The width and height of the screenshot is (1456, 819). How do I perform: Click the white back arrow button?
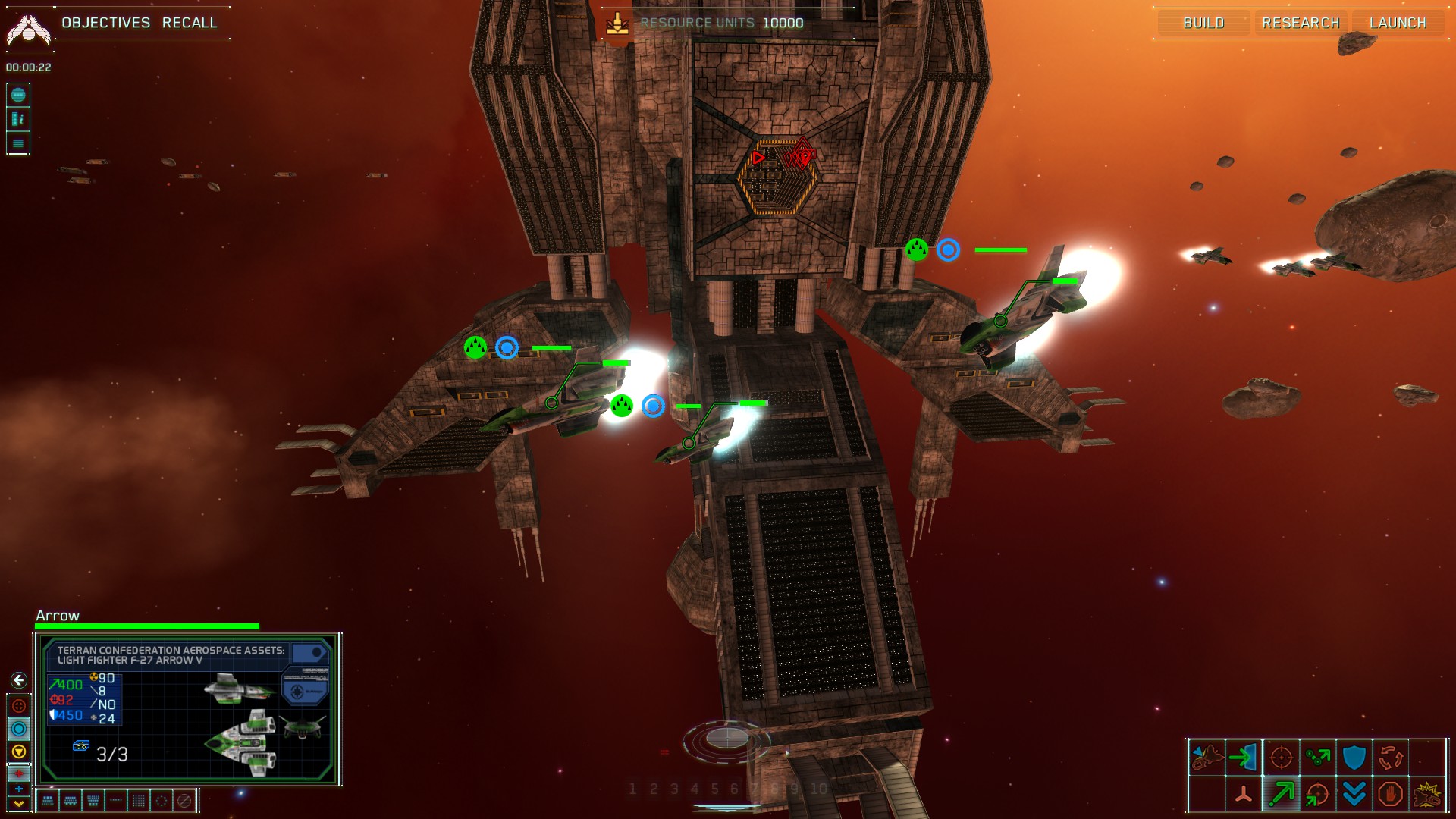[x=19, y=680]
